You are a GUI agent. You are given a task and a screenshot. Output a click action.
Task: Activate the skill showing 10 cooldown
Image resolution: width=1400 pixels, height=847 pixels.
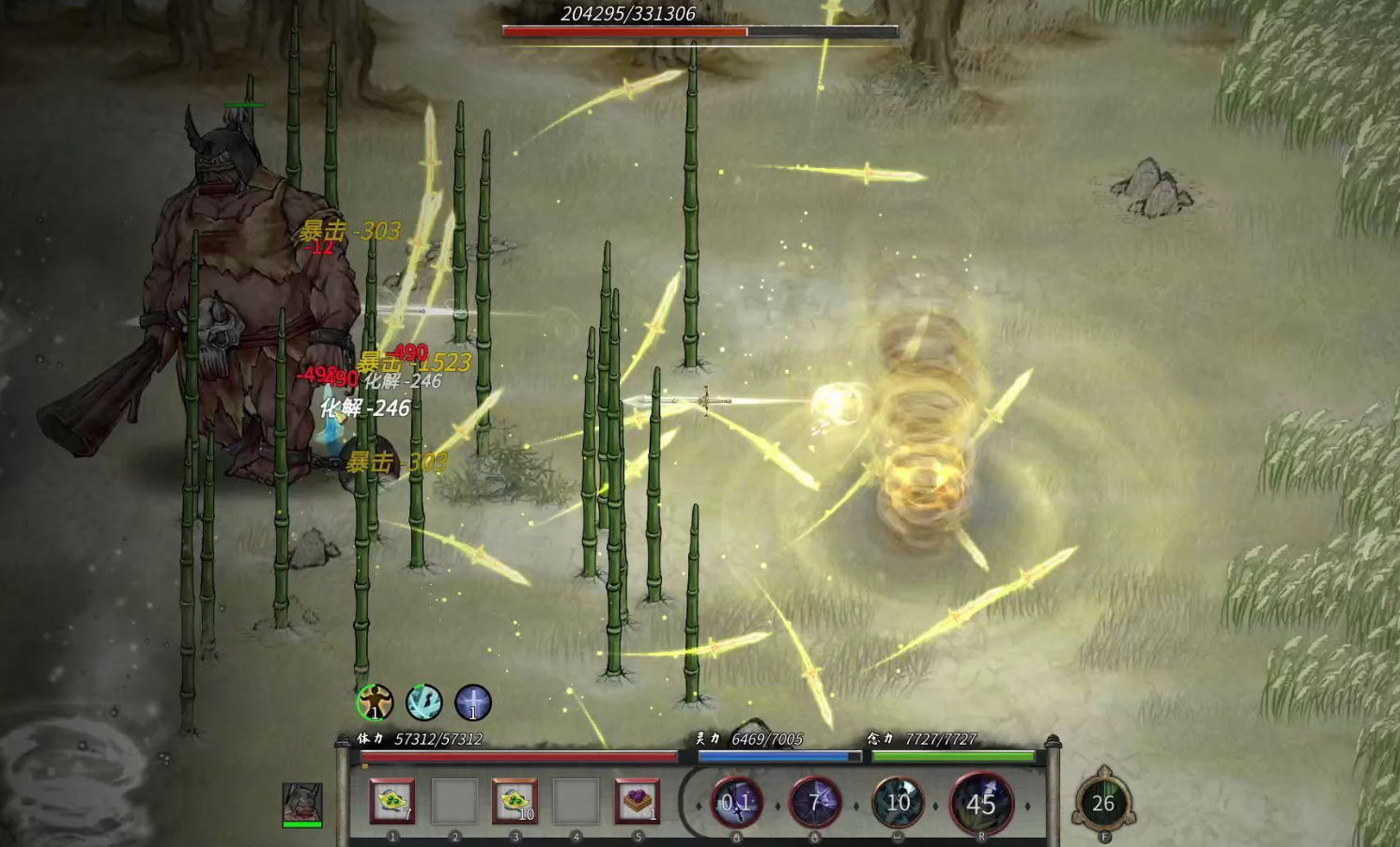click(x=898, y=802)
